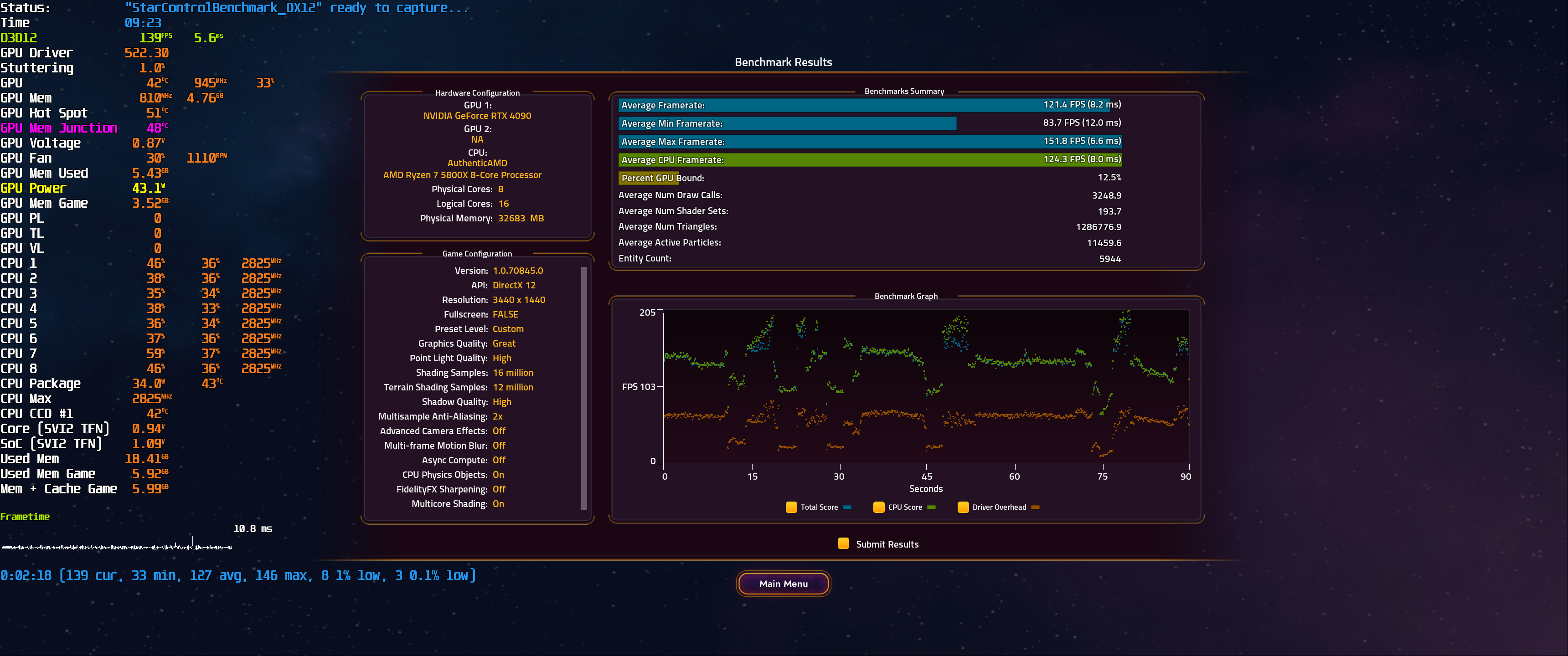This screenshot has width=1568, height=656.
Task: Enable the Submit Results checkbox
Action: click(843, 543)
